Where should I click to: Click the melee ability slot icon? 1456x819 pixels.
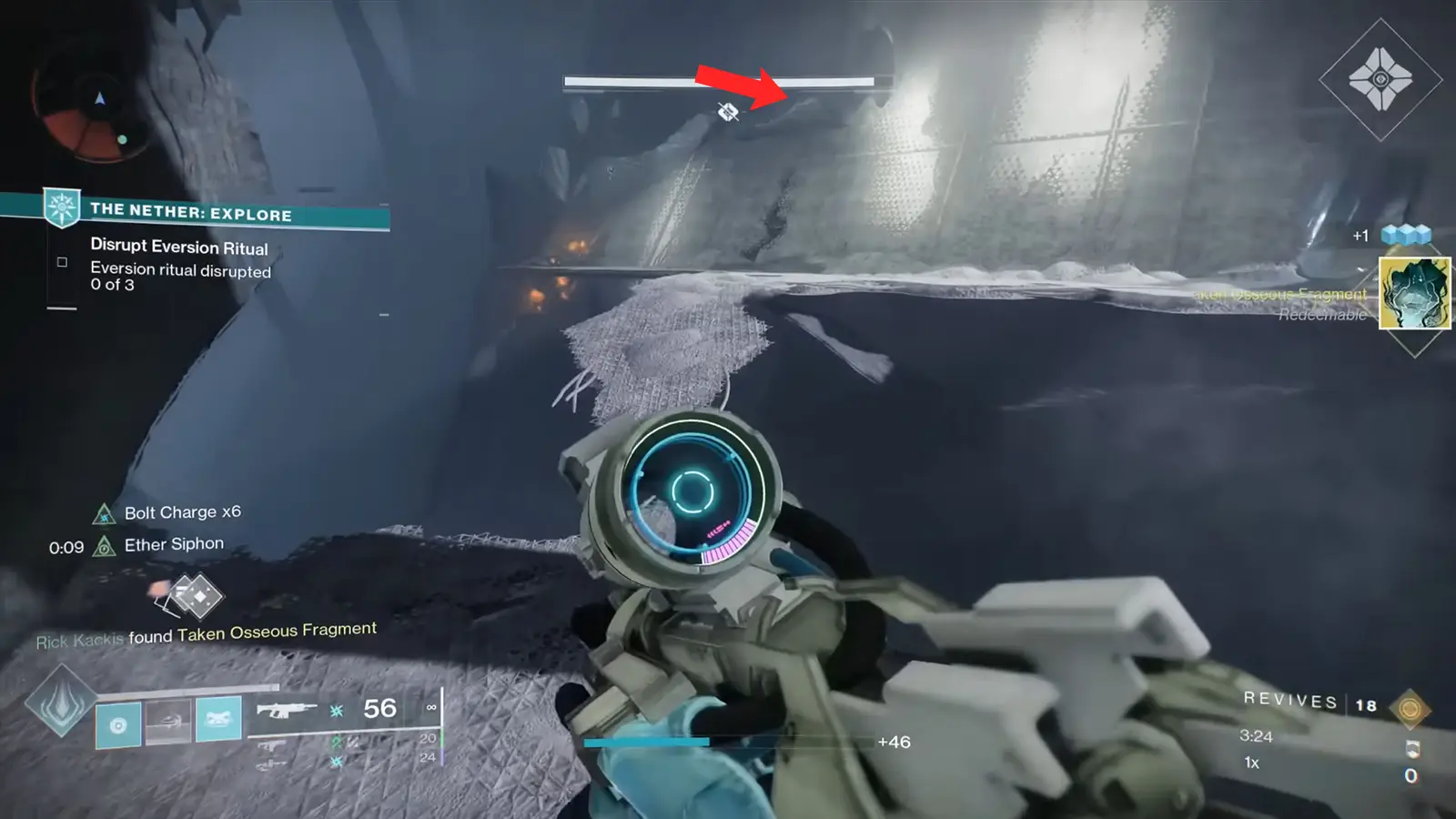pos(168,723)
